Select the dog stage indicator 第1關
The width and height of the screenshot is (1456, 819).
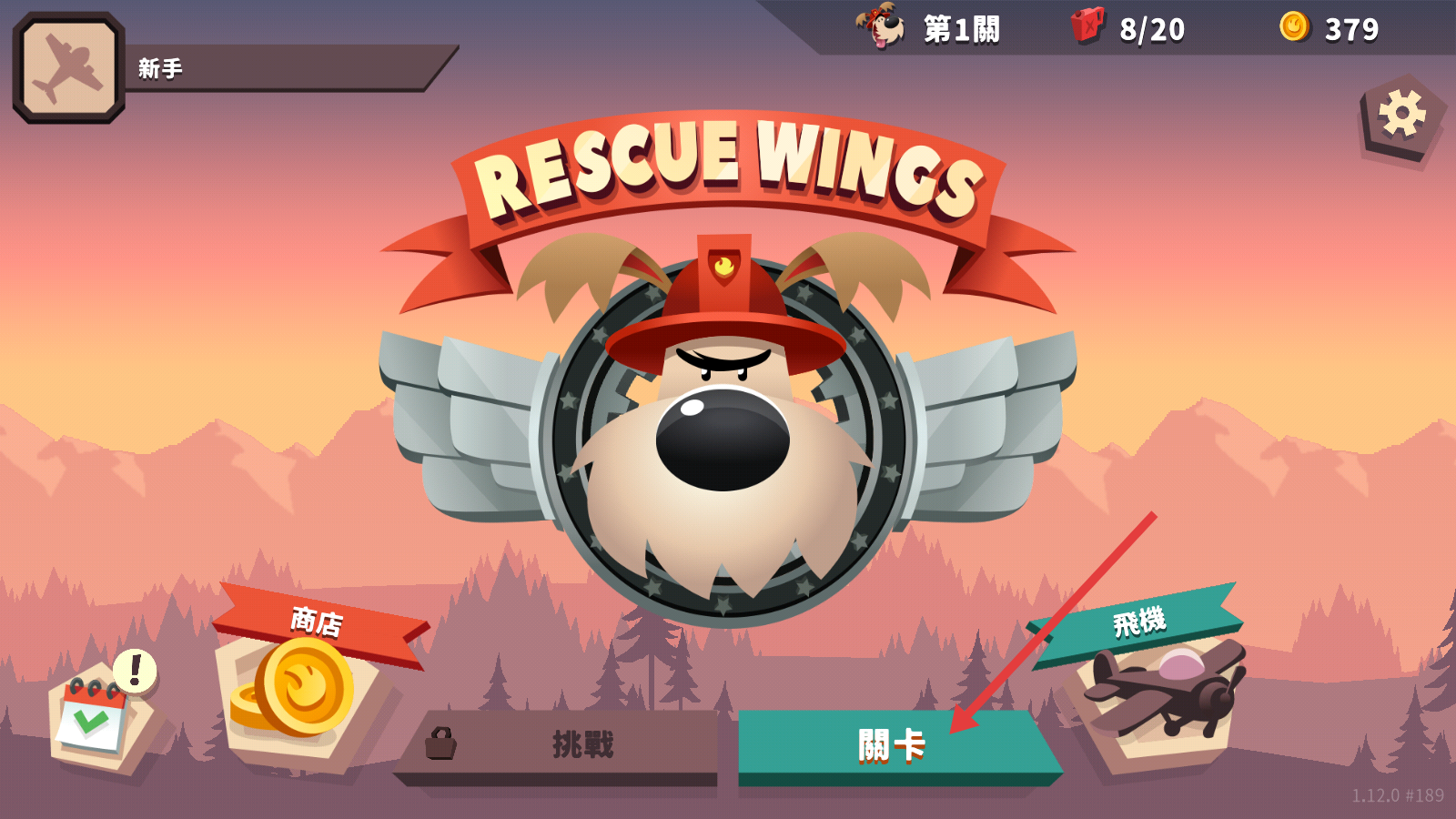928,28
